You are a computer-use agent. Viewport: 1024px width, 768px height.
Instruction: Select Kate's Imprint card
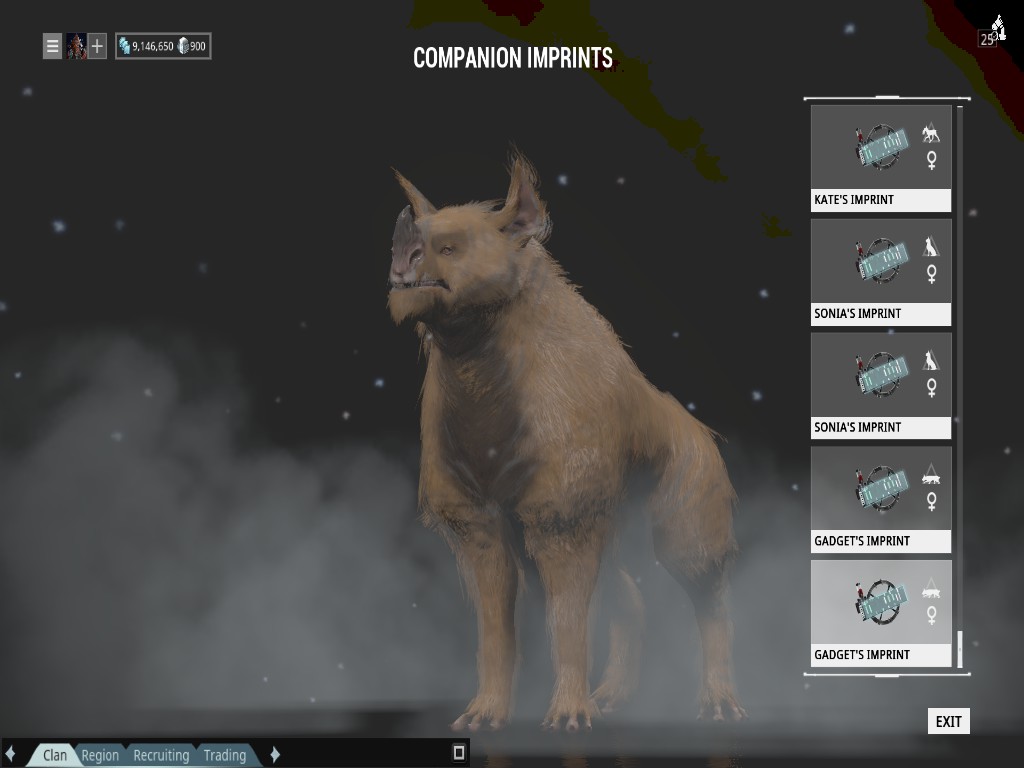(881, 158)
